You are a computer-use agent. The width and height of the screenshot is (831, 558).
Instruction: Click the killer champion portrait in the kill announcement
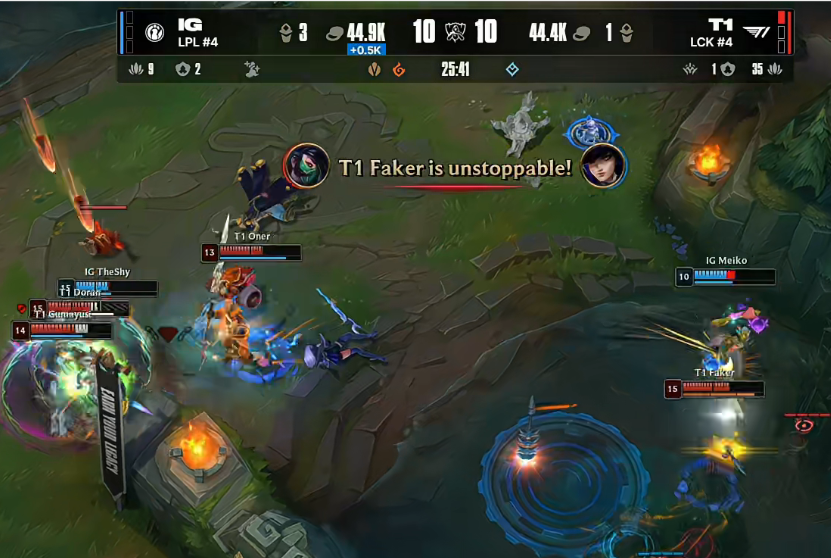coord(306,166)
